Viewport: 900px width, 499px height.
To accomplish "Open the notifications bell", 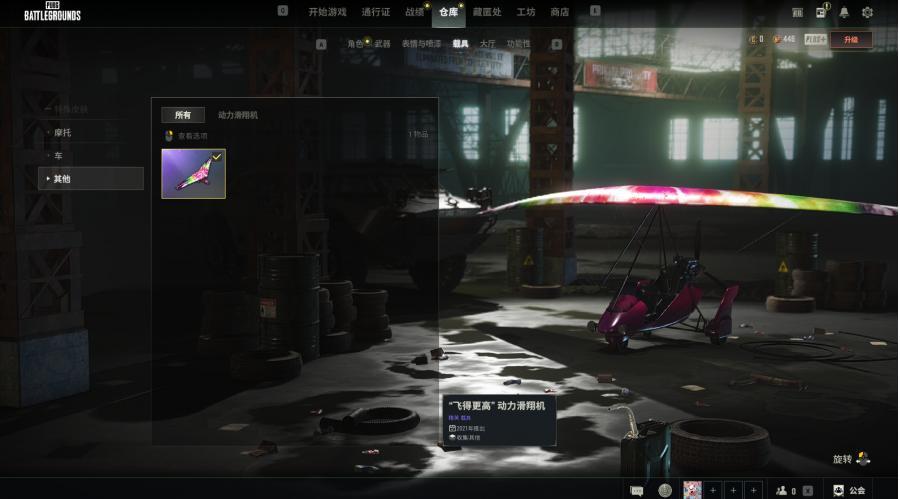I will pyautogui.click(x=844, y=12).
